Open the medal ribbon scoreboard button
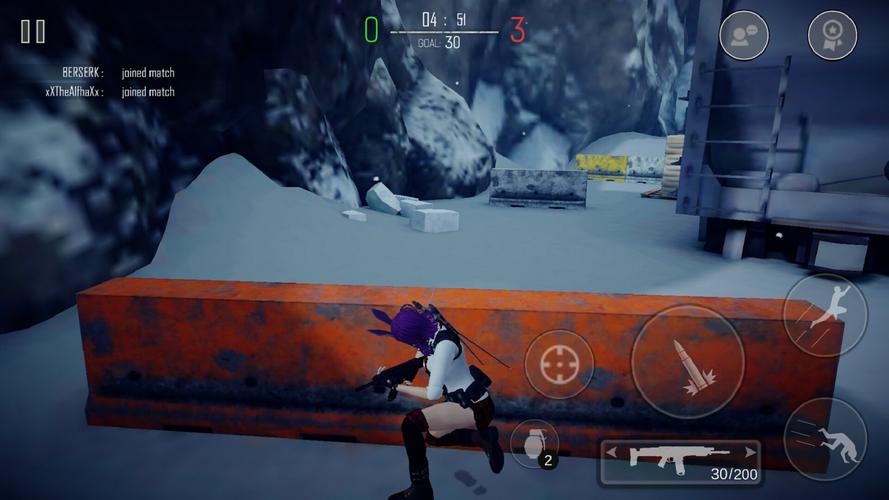889x500 pixels. click(x=832, y=36)
